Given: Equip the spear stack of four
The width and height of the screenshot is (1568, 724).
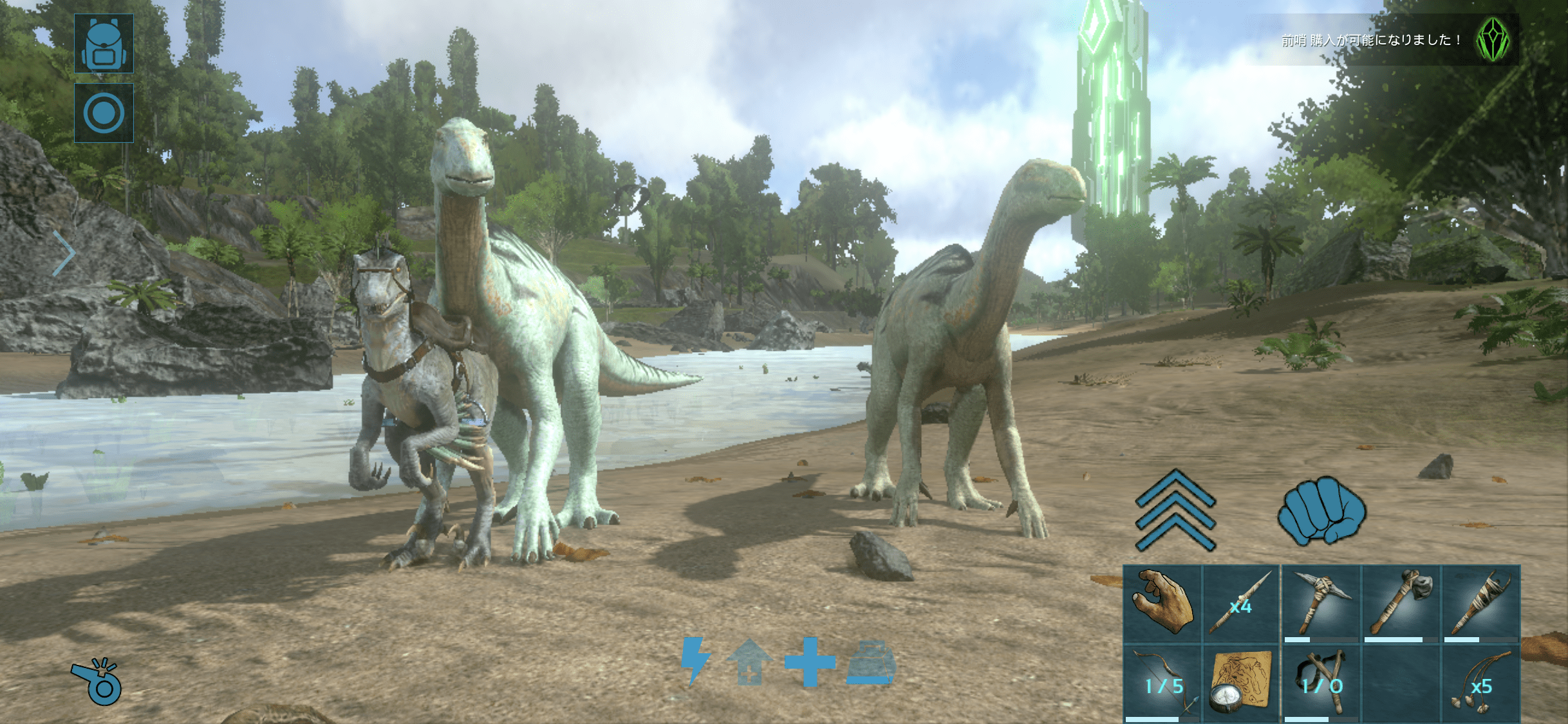Looking at the screenshot, I should (x=1241, y=604).
